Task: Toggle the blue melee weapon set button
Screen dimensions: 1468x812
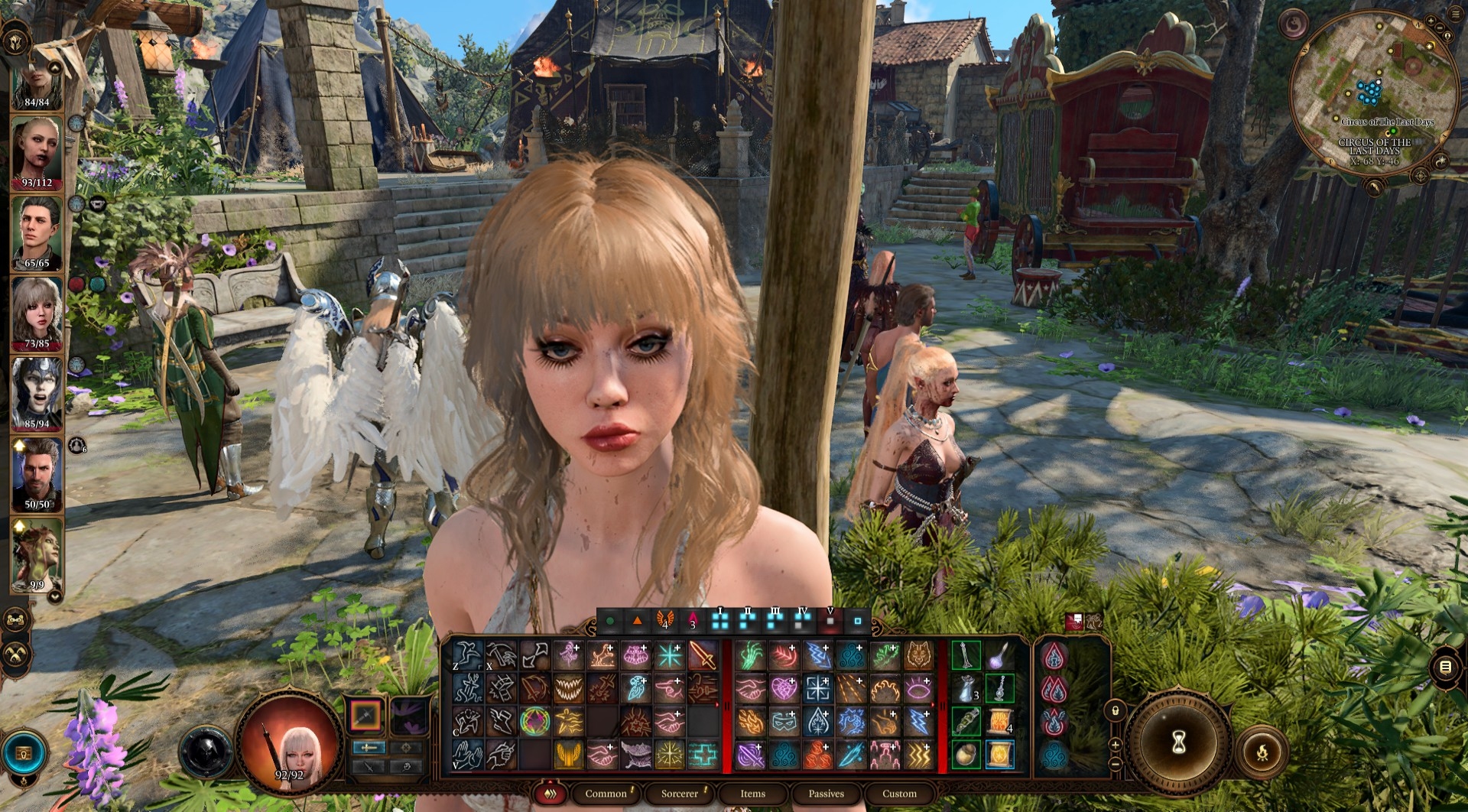Action: click(x=369, y=747)
